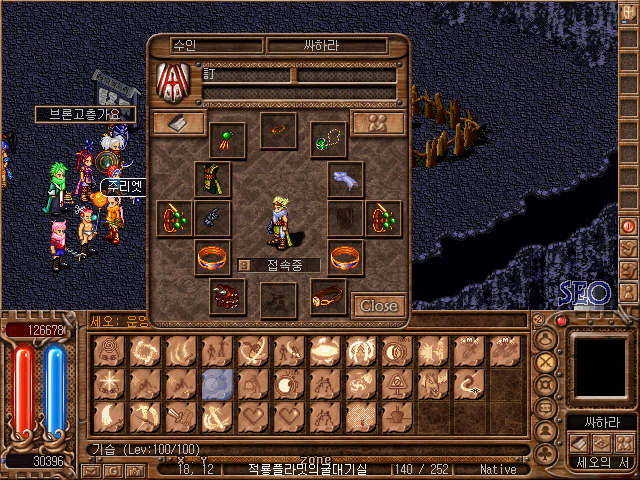Activate the highlighted blue skill icon
640x480 pixels.
[218, 384]
